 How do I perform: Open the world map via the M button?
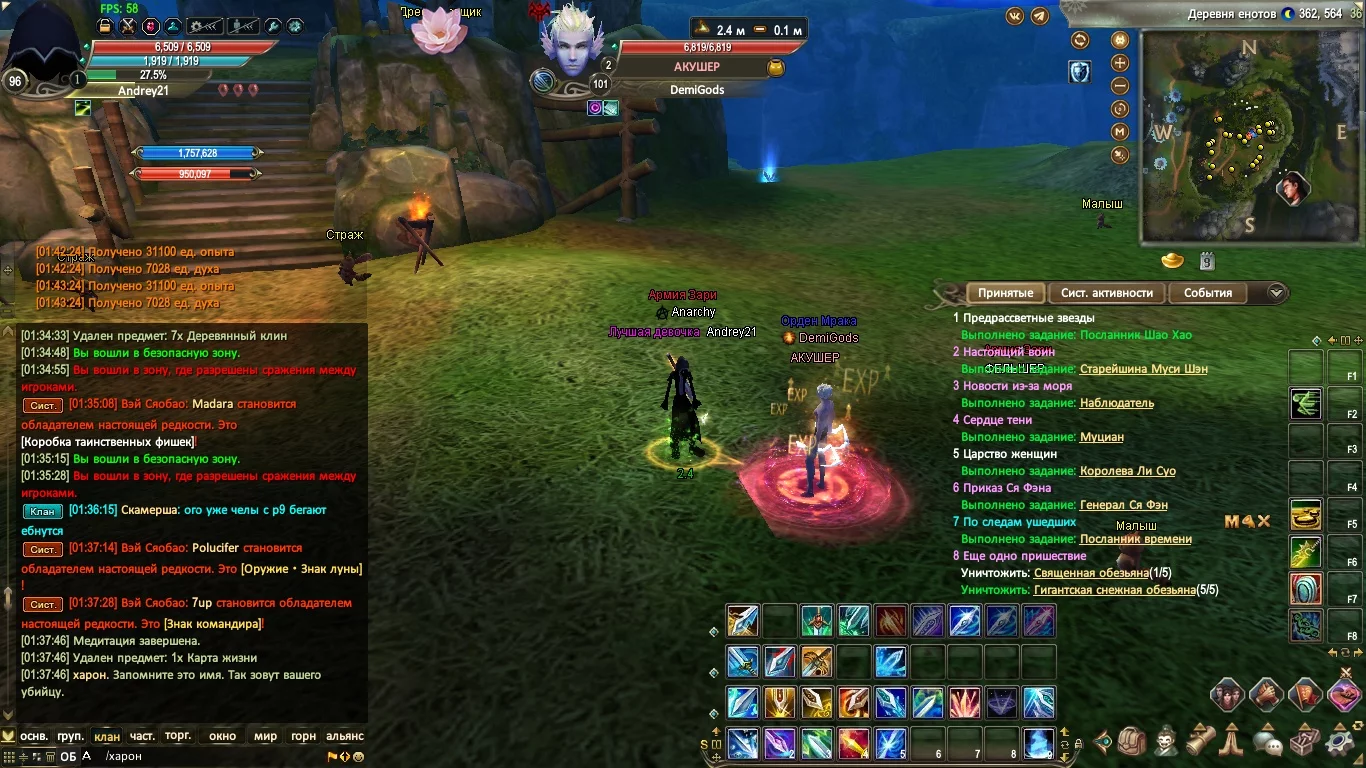(x=1120, y=131)
